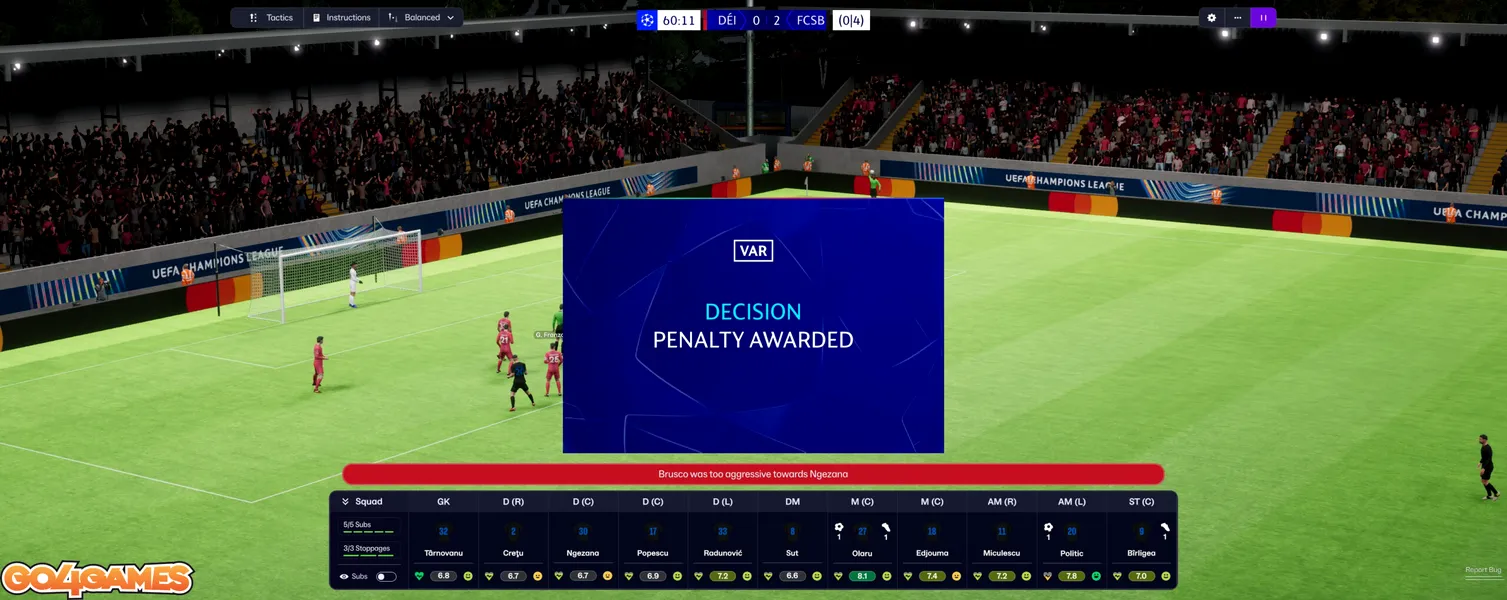Pick defensive midfielder Sut
Viewport: 1507px width, 600px height.
(792, 553)
